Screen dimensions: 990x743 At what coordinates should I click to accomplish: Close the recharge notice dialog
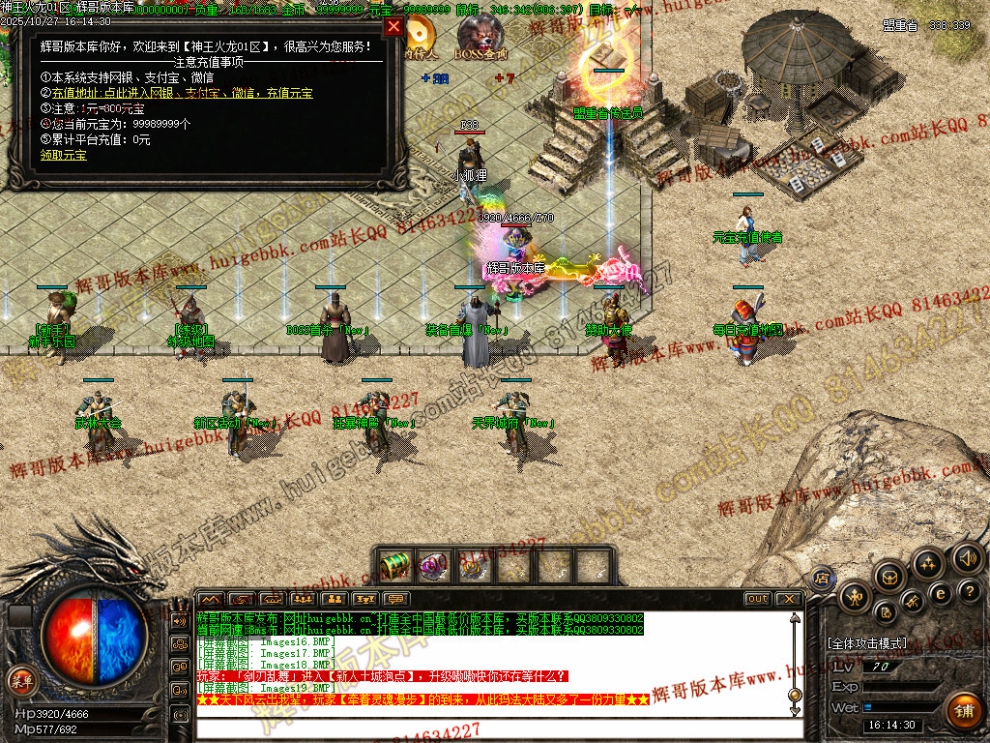click(x=394, y=27)
